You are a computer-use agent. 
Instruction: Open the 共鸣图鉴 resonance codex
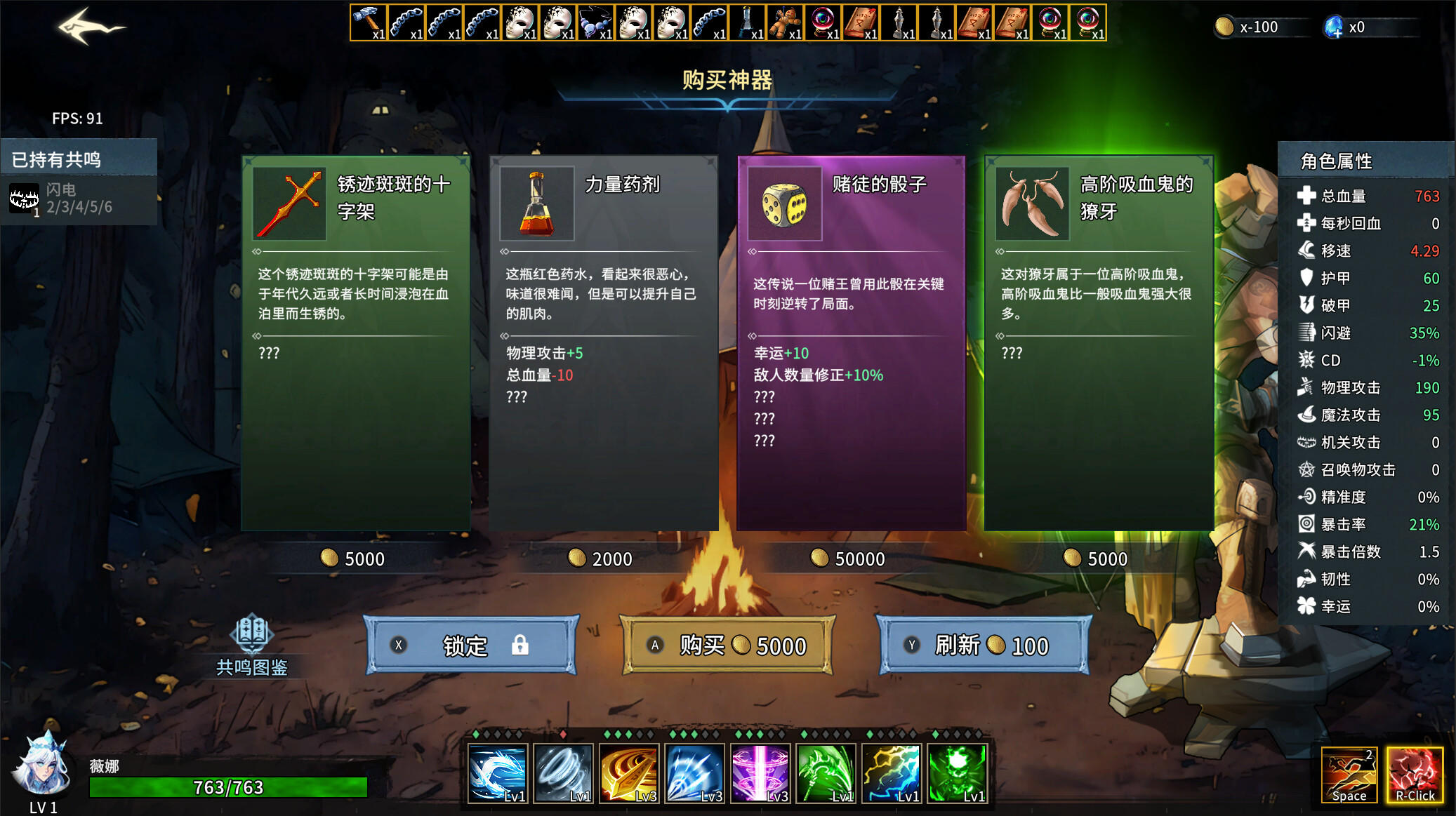coord(251,644)
